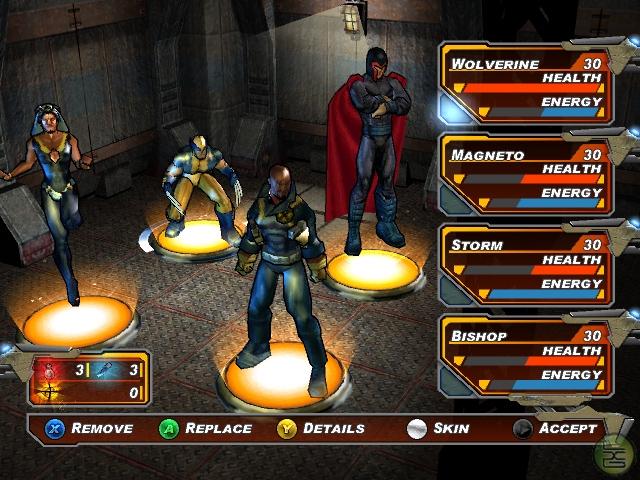
Task: Pick the Bishop team slot panel
Action: pyautogui.click(x=526, y=356)
